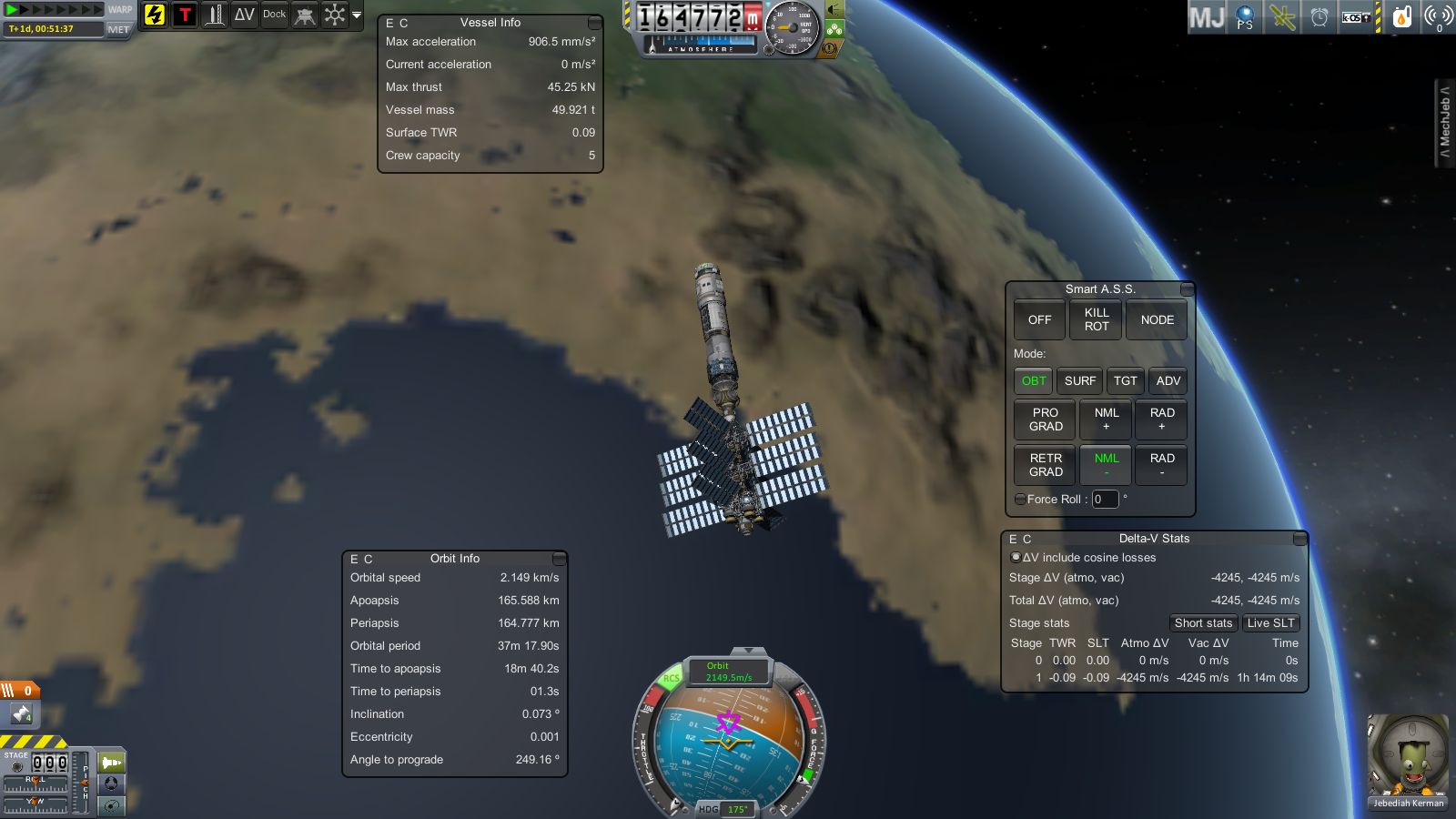Toggle the Force Roll checkbox
Viewport: 1456px width, 819px height.
point(1020,500)
